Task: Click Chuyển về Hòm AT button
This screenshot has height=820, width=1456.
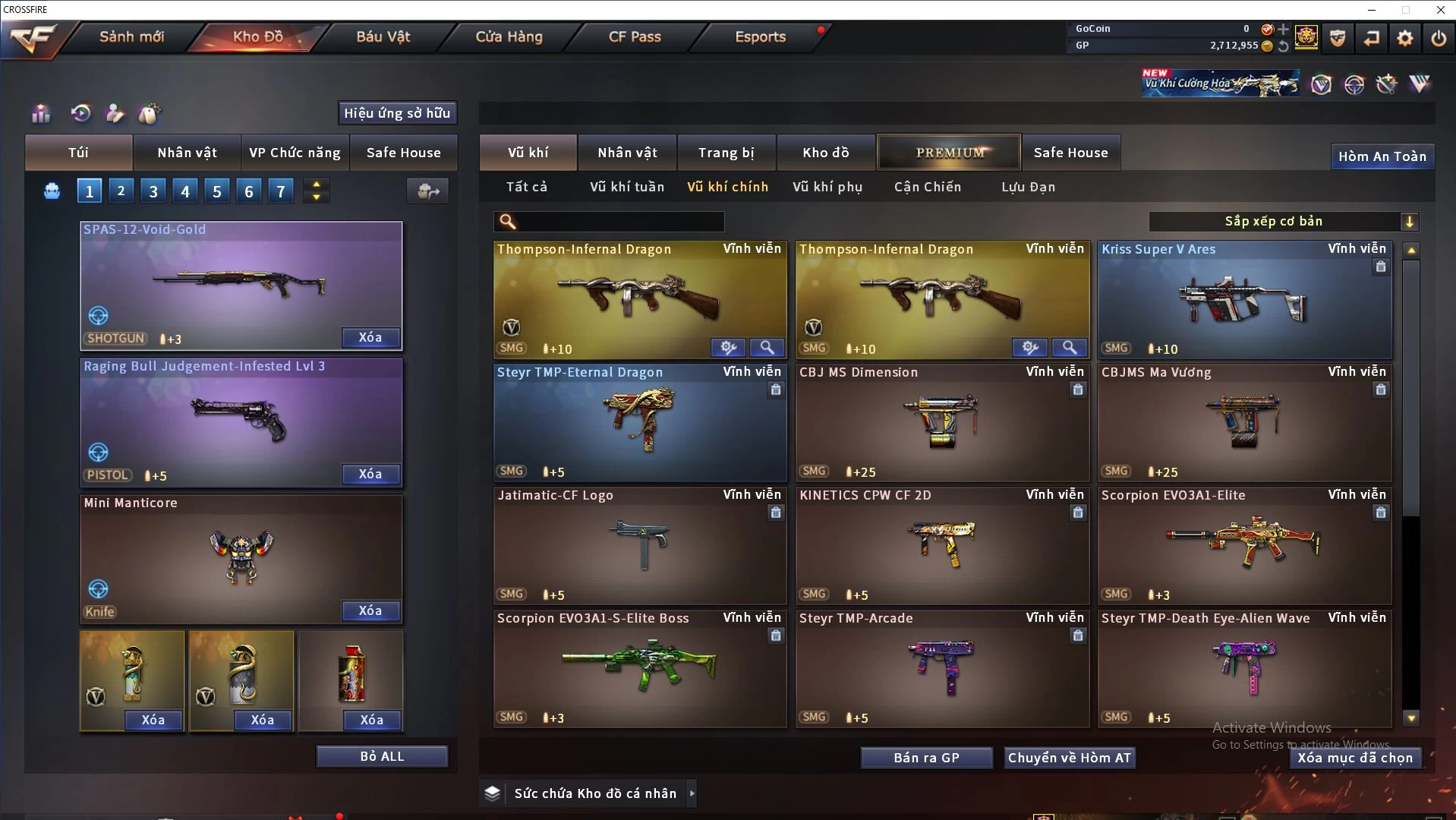Action: pyautogui.click(x=1069, y=758)
